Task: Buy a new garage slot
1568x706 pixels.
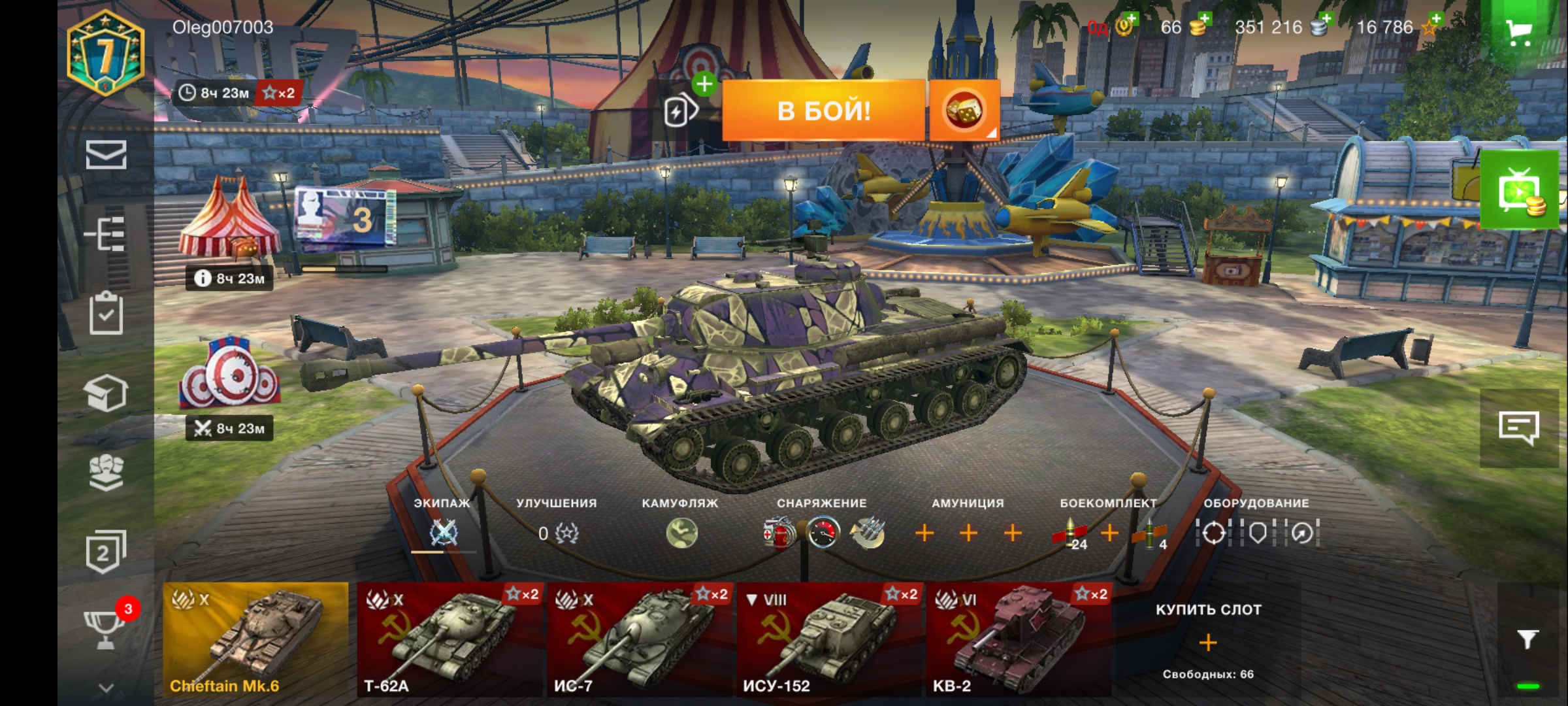Action: tap(1208, 642)
